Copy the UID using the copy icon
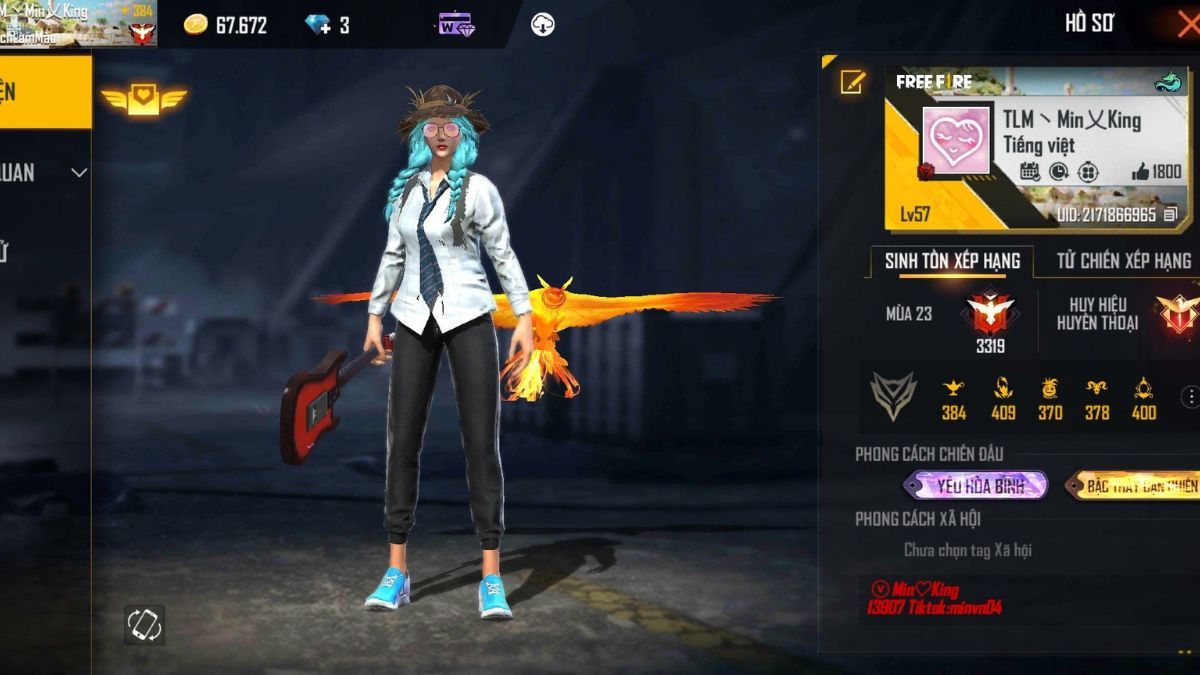Screen dimensions: 1200x675 pyautogui.click(x=1171, y=215)
